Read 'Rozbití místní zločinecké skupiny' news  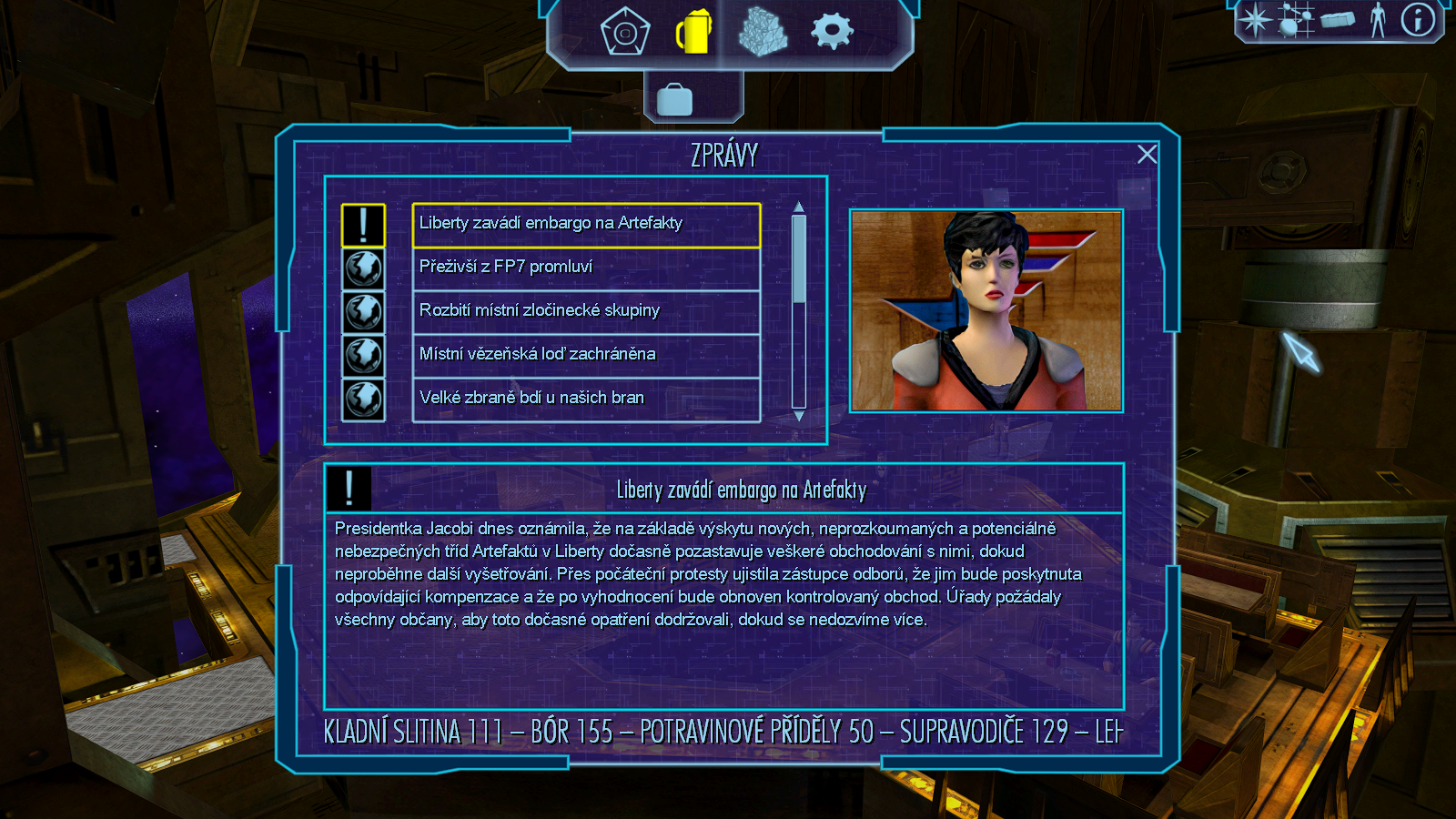(586, 311)
